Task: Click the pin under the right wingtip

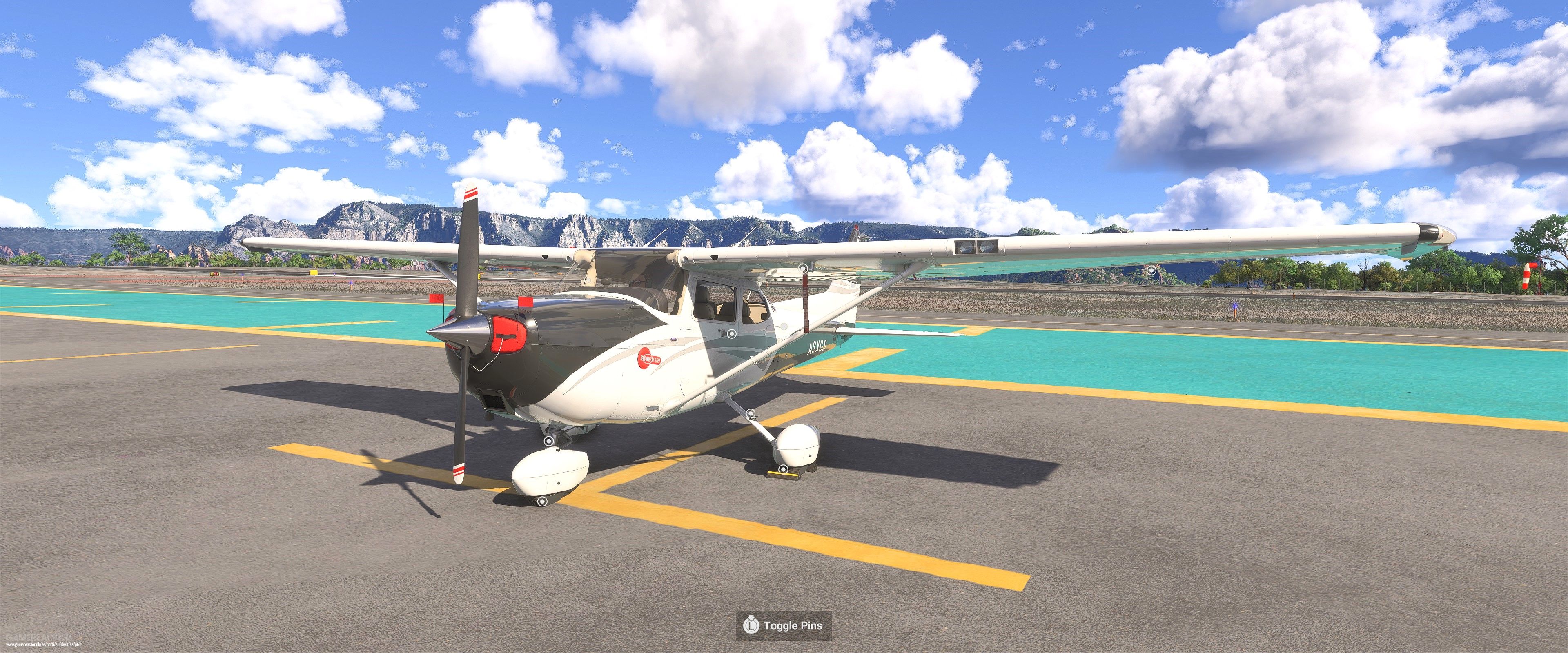Action: [x=1151, y=271]
